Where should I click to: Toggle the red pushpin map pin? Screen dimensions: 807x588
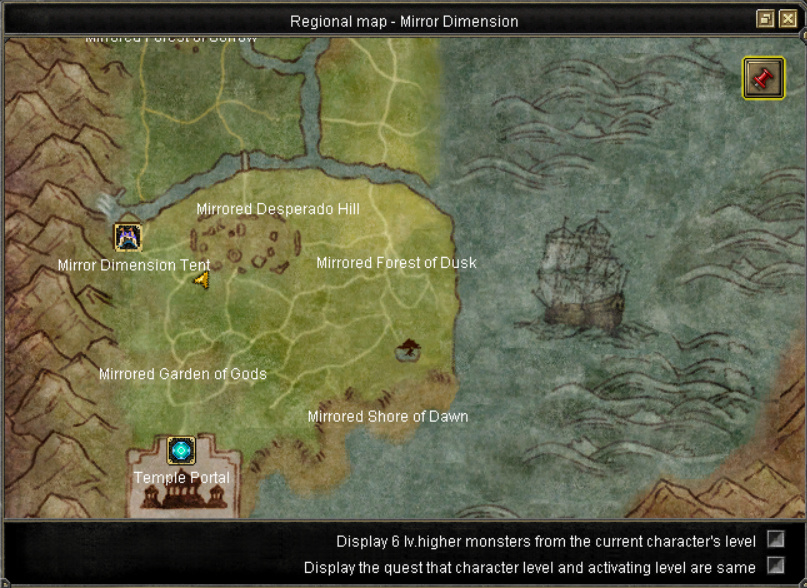click(763, 78)
